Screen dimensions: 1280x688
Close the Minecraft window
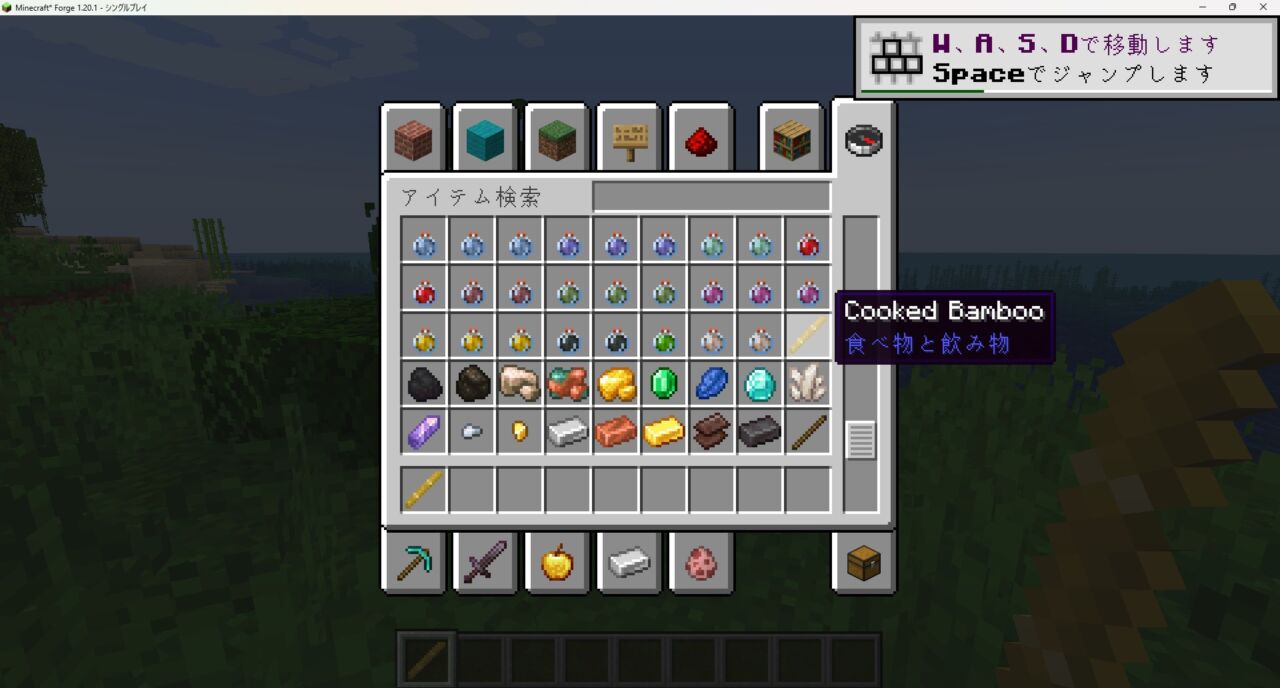pyautogui.click(x=1261, y=7)
